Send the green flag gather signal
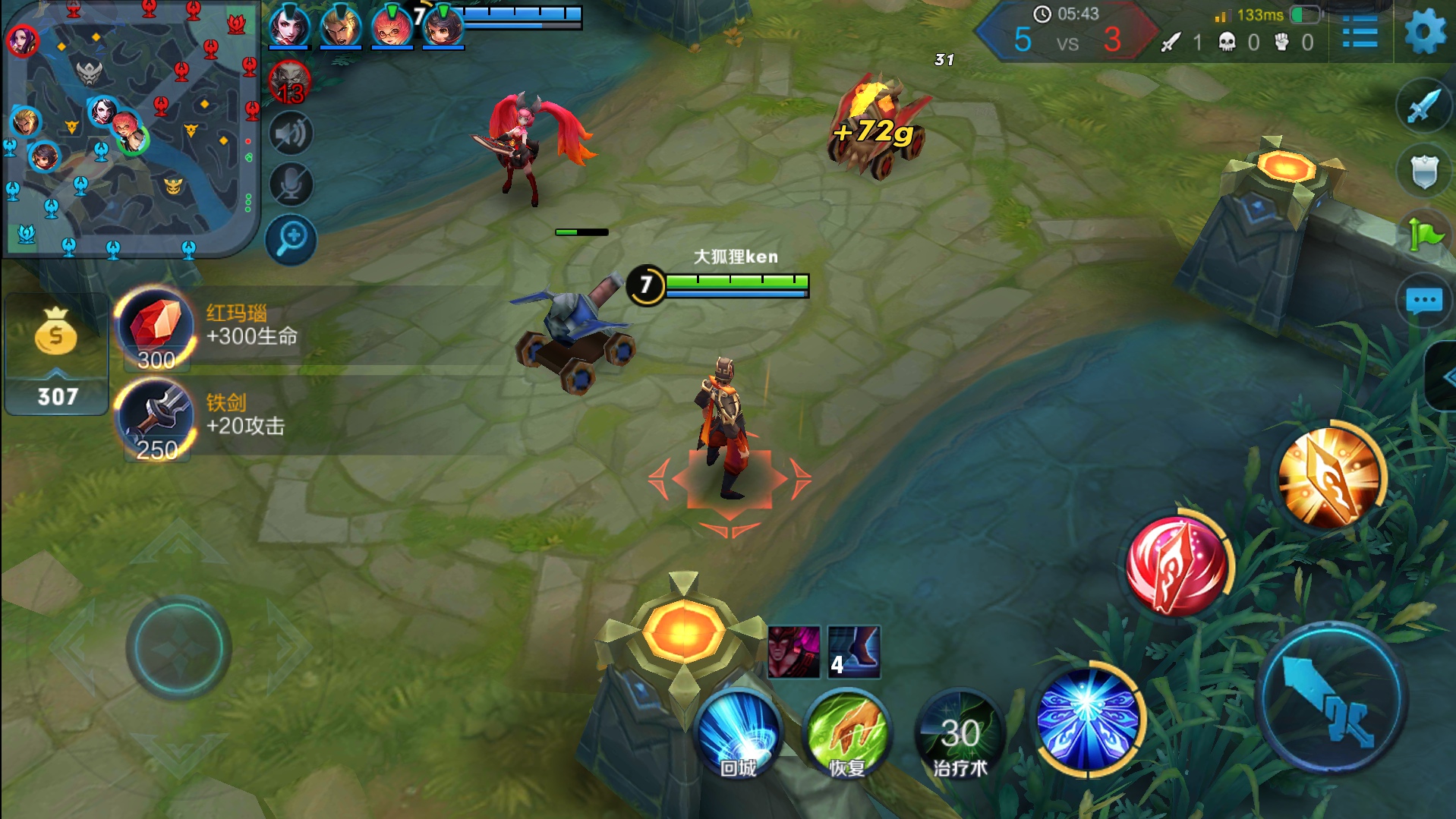Viewport: 1456px width, 819px height. [x=1424, y=235]
